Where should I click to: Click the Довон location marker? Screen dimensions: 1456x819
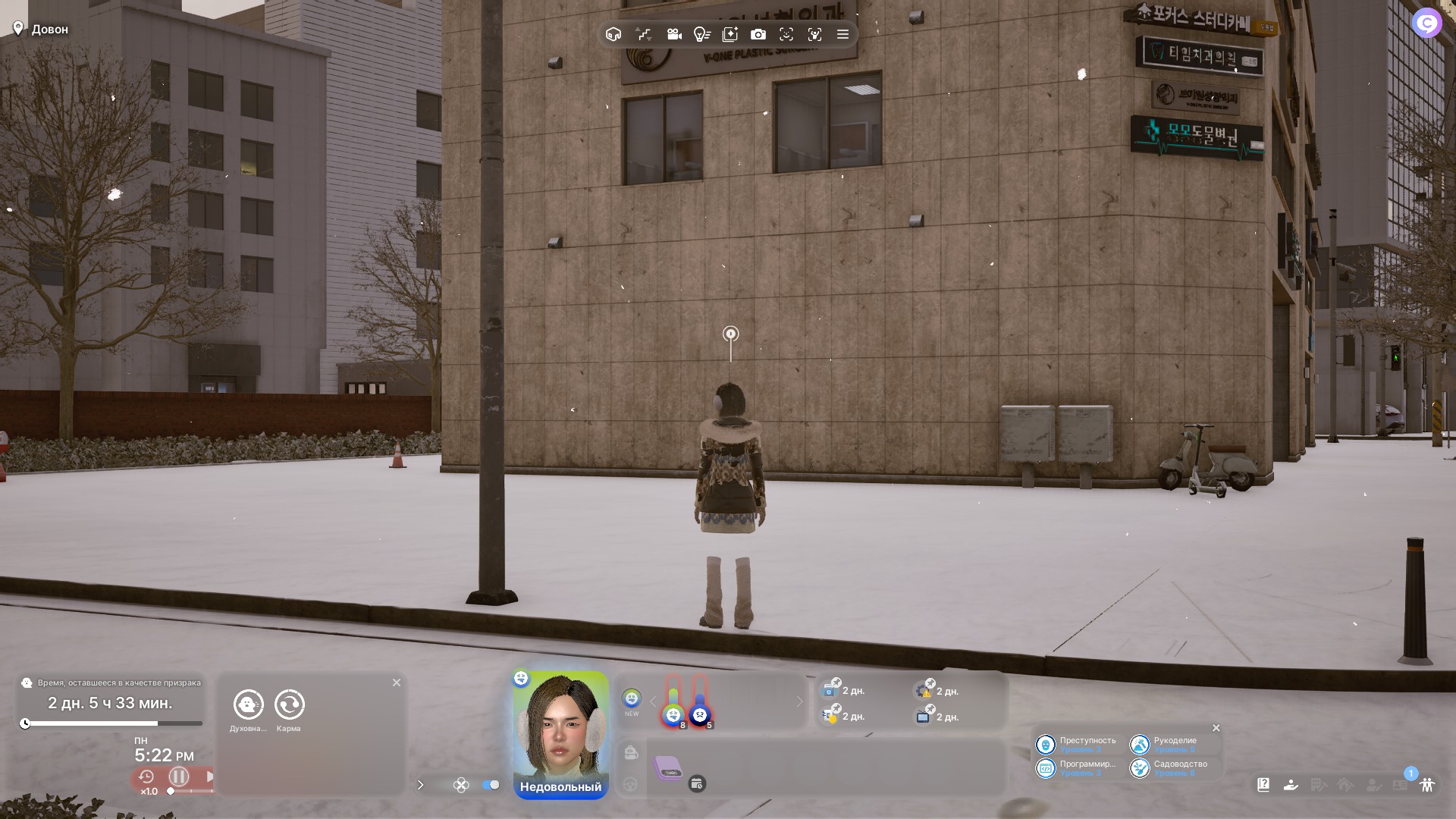pyautogui.click(x=41, y=30)
